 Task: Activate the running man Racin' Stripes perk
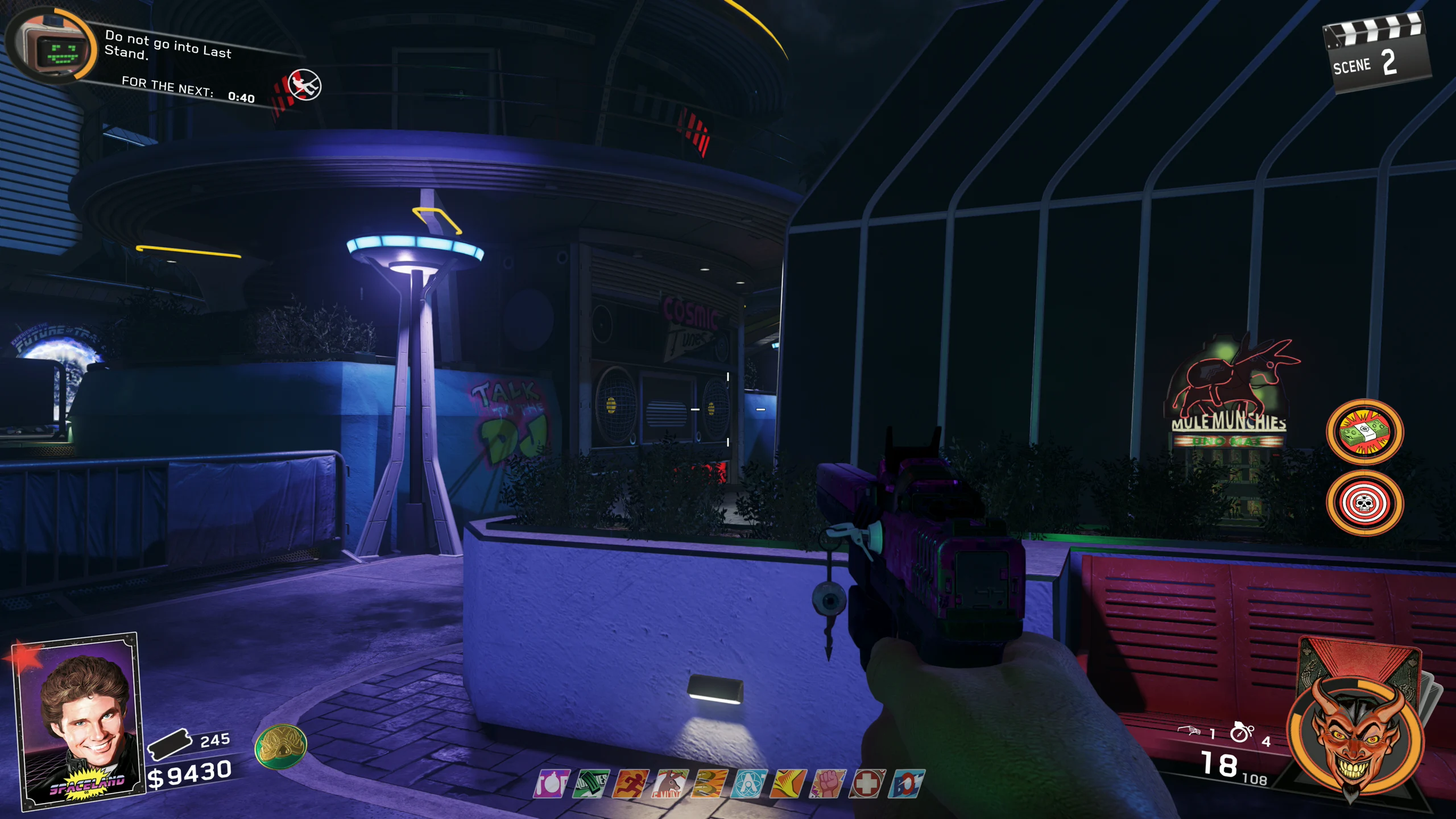point(630,784)
